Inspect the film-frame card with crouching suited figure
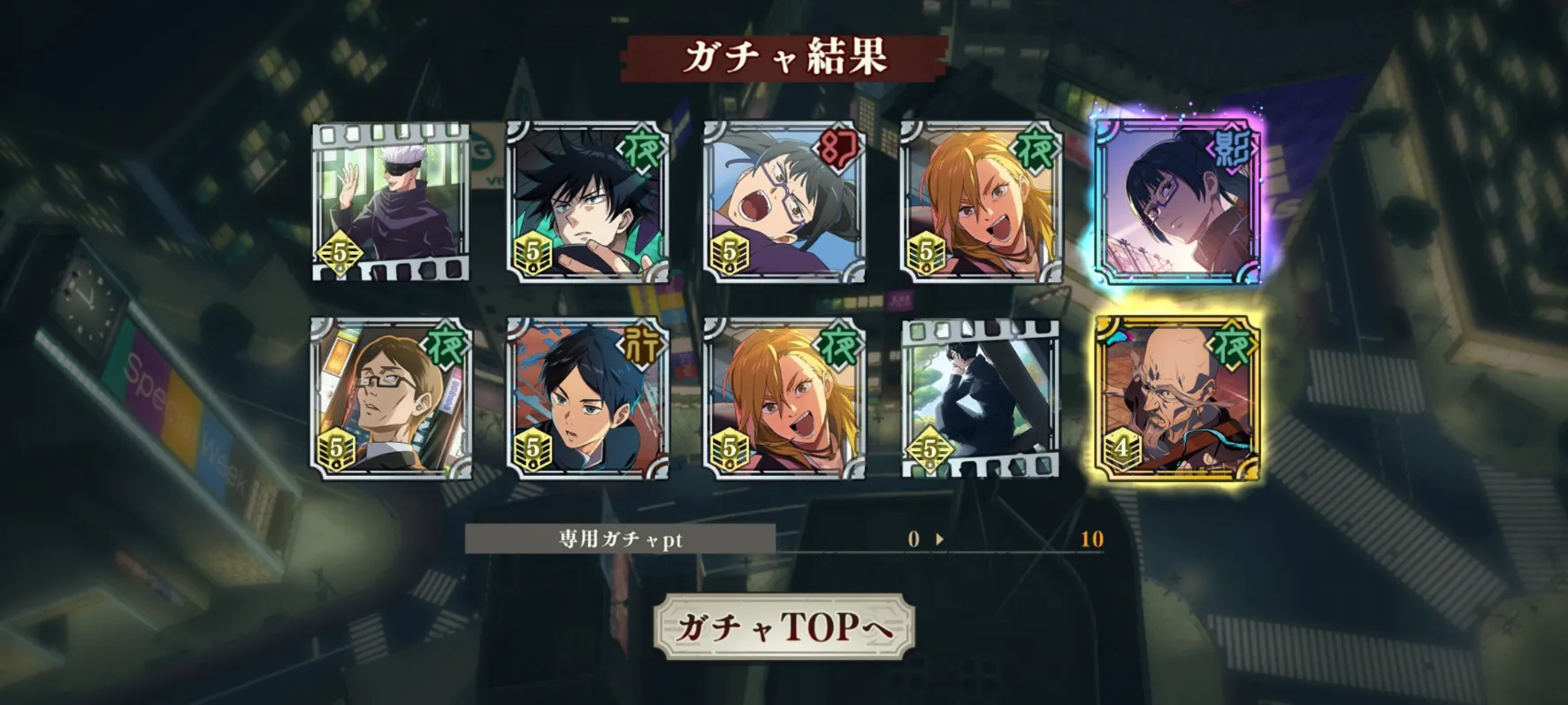The image size is (1568, 705). 981,398
